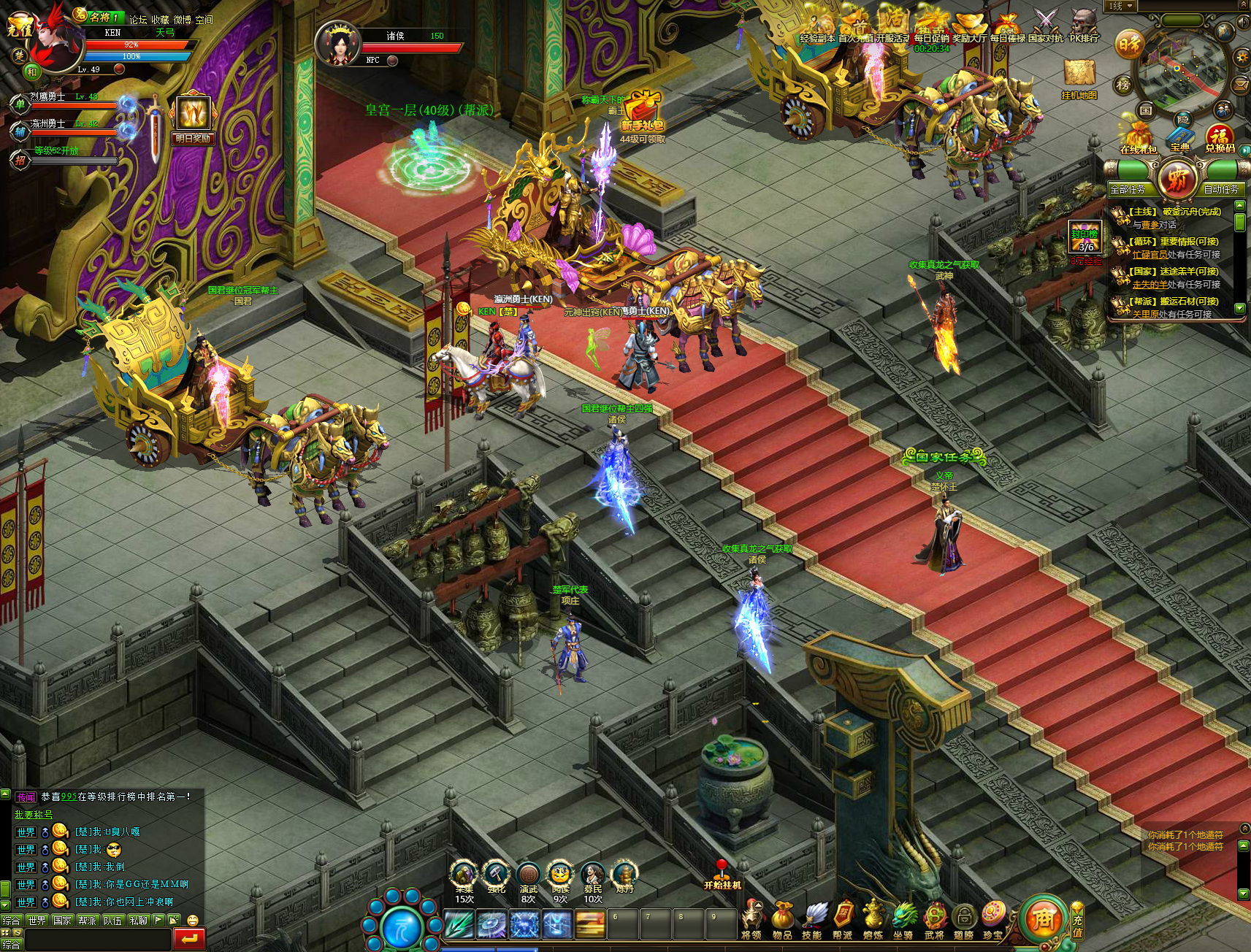Open the 1线 server line dropdown

point(1121,6)
